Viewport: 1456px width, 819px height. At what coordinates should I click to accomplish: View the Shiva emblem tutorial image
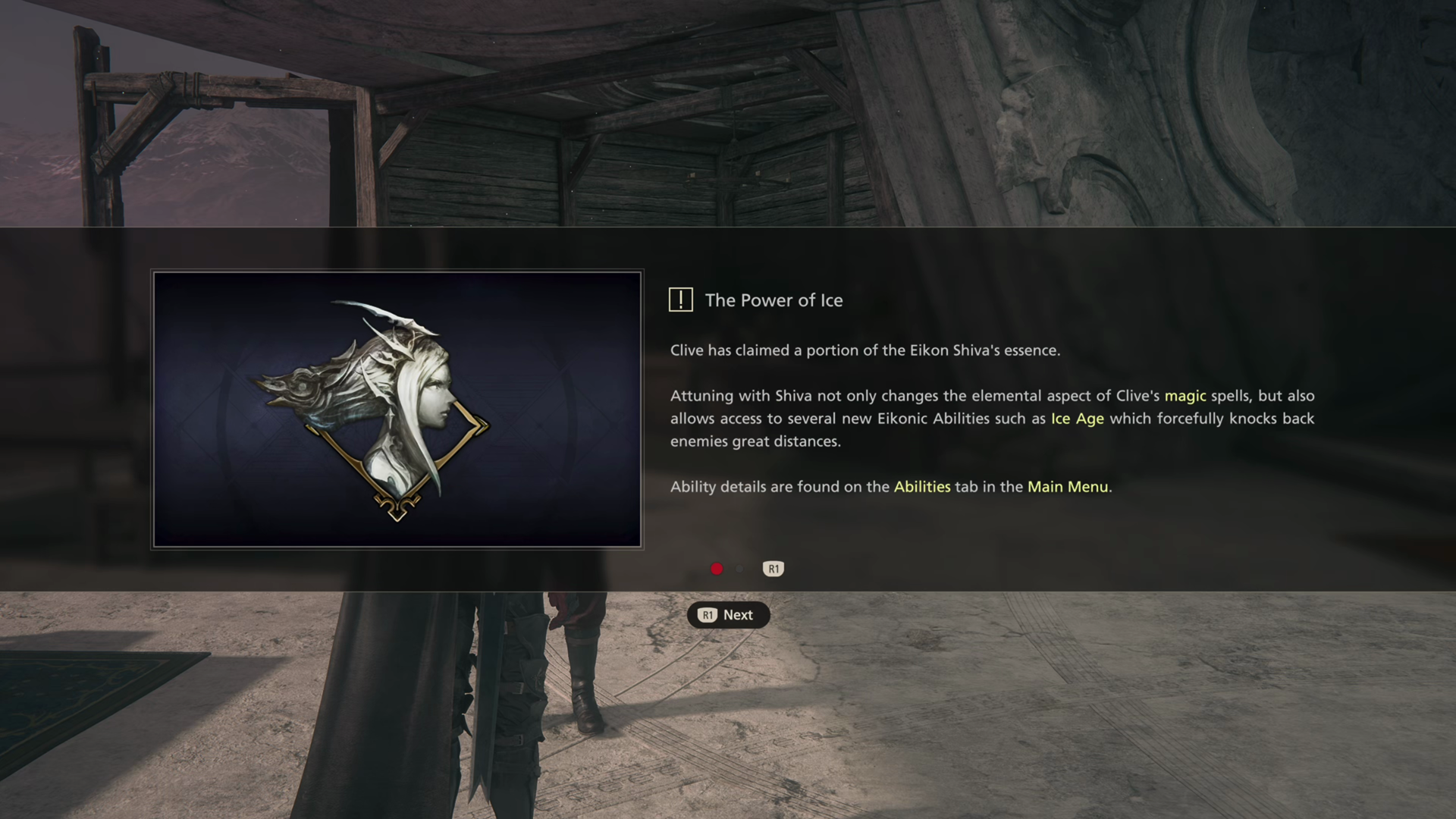tap(397, 409)
